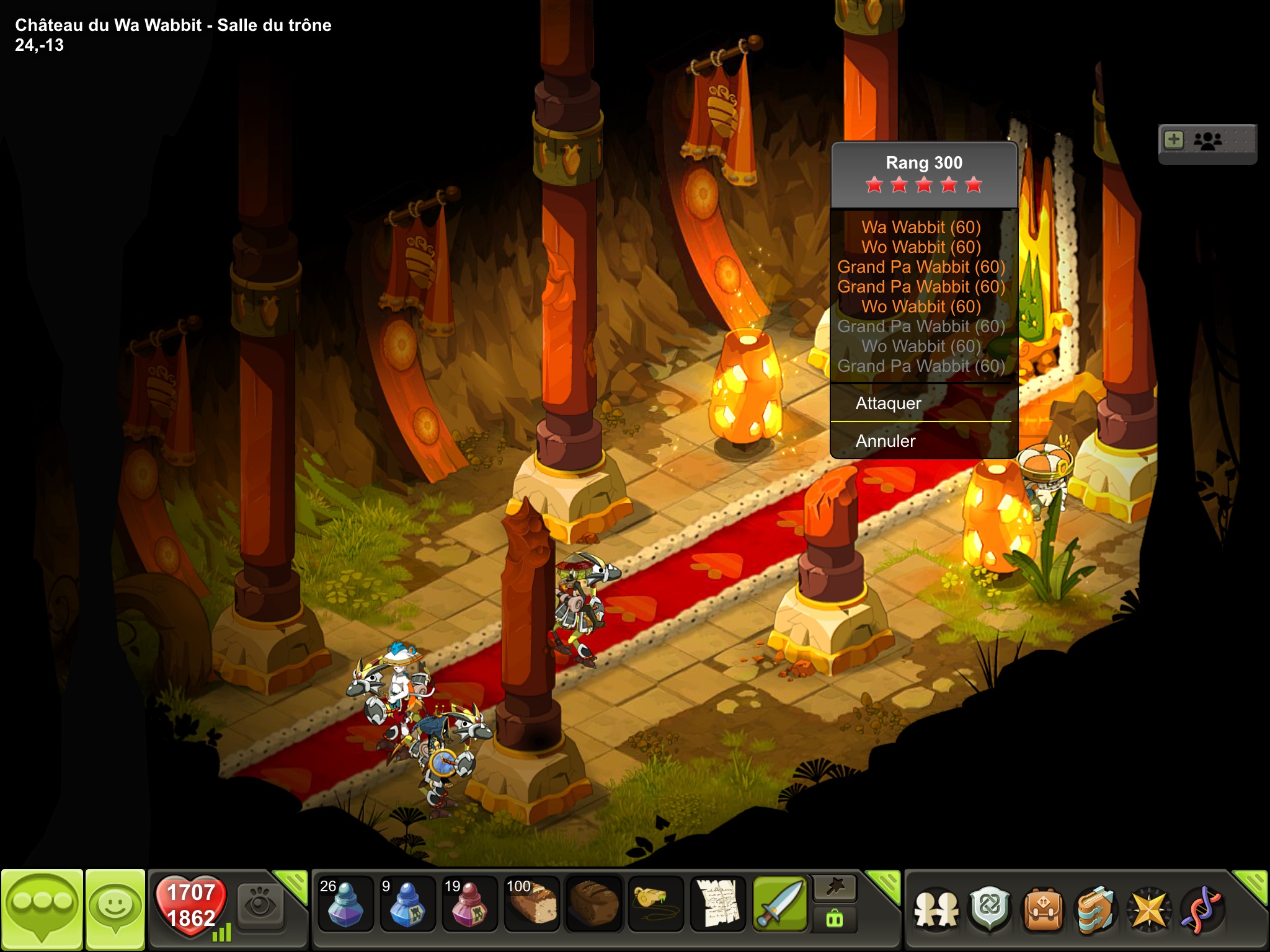Open the backpack inventory

(1043, 910)
